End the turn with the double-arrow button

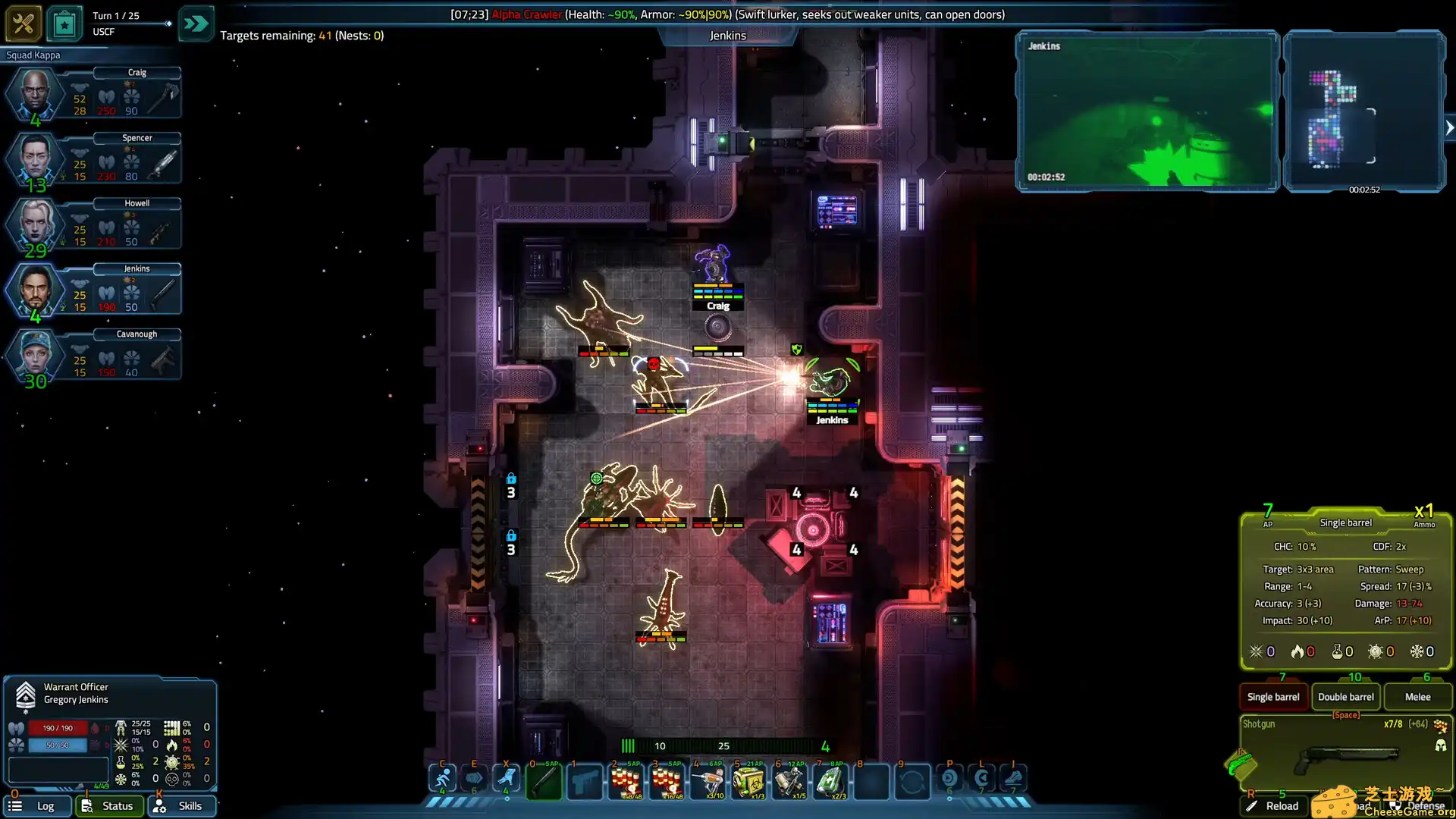click(x=196, y=24)
